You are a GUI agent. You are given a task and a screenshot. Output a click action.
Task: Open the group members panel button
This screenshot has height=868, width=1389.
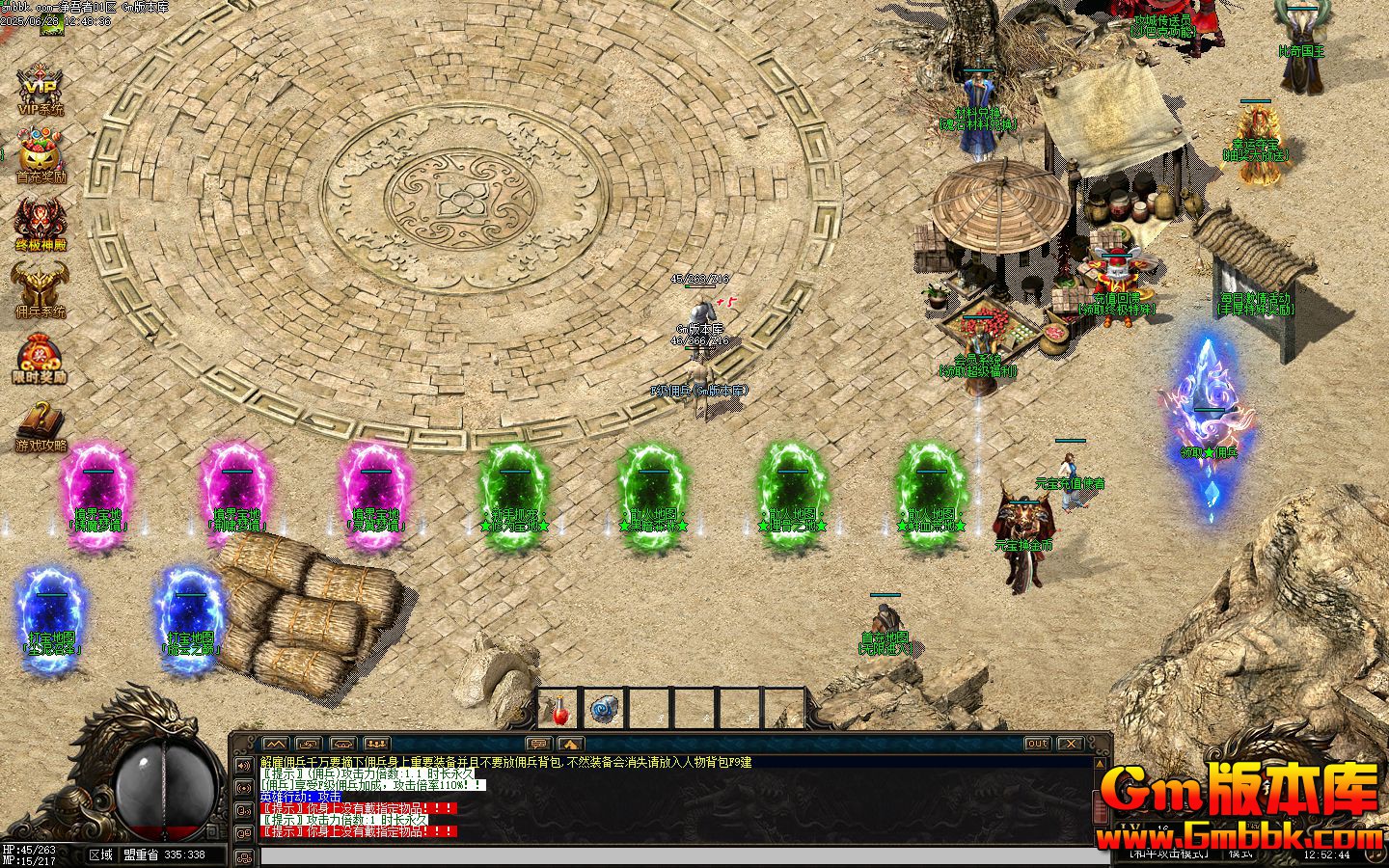pyautogui.click(x=376, y=744)
